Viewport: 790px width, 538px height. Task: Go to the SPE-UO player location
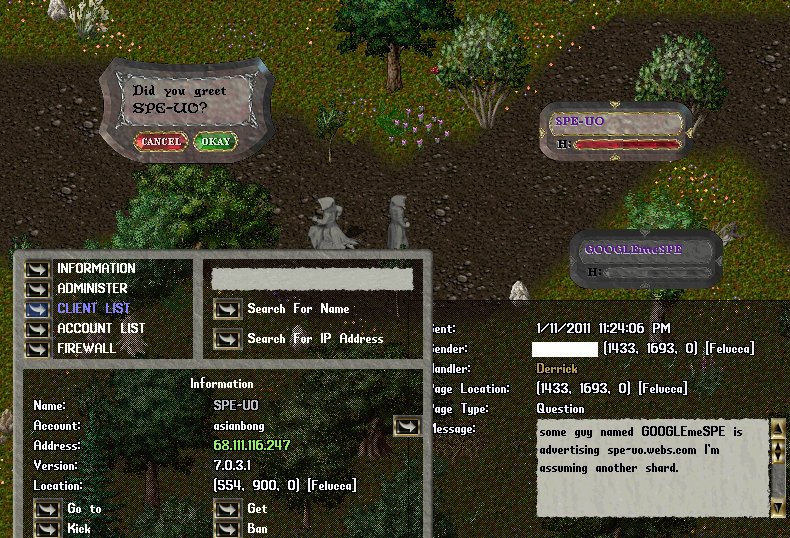[x=48, y=510]
